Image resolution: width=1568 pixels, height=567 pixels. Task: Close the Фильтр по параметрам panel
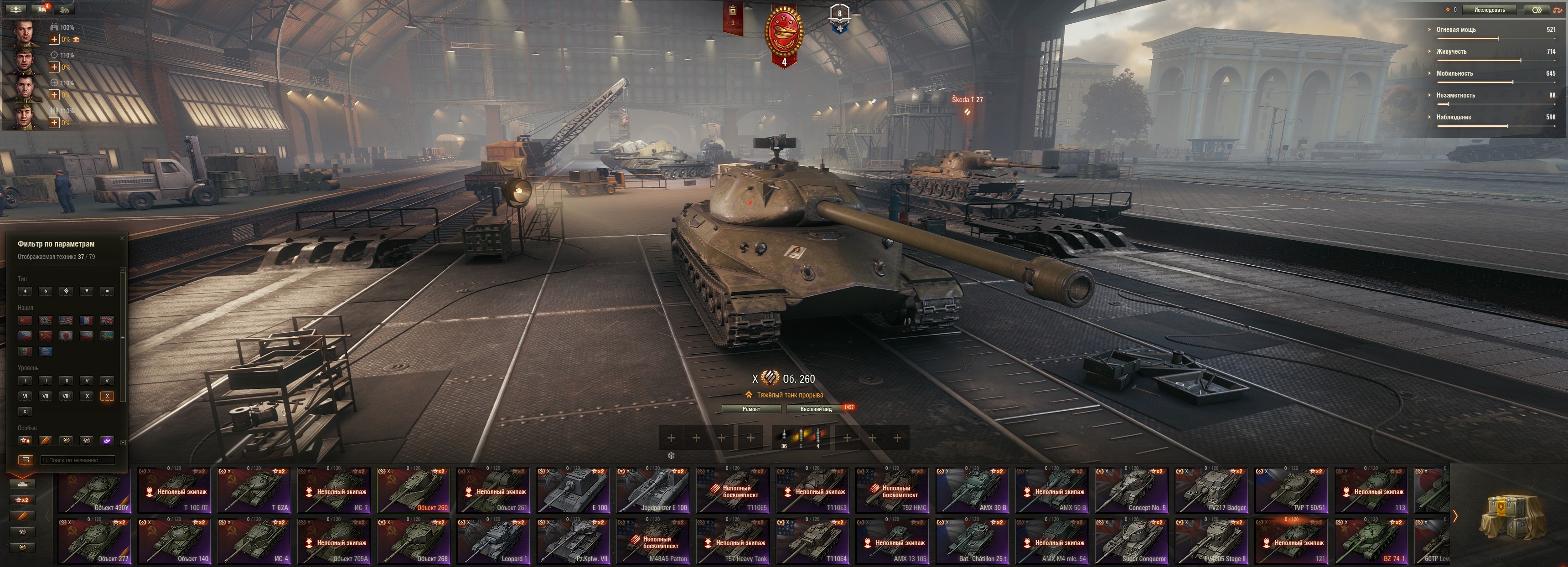122,238
